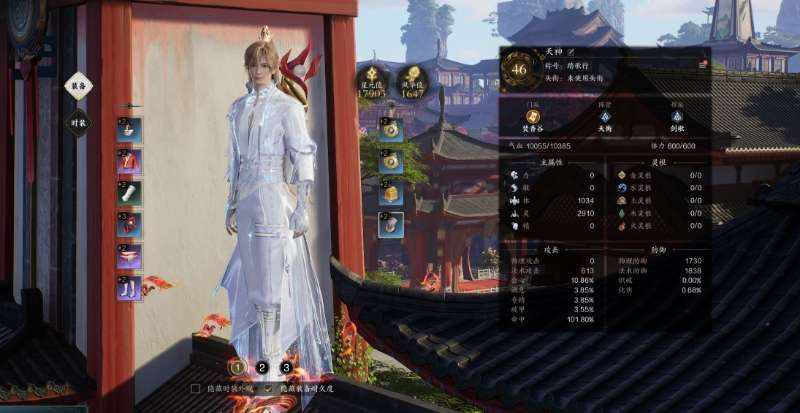Click the level 46 character portrait
The image size is (800, 413).
(x=519, y=69)
